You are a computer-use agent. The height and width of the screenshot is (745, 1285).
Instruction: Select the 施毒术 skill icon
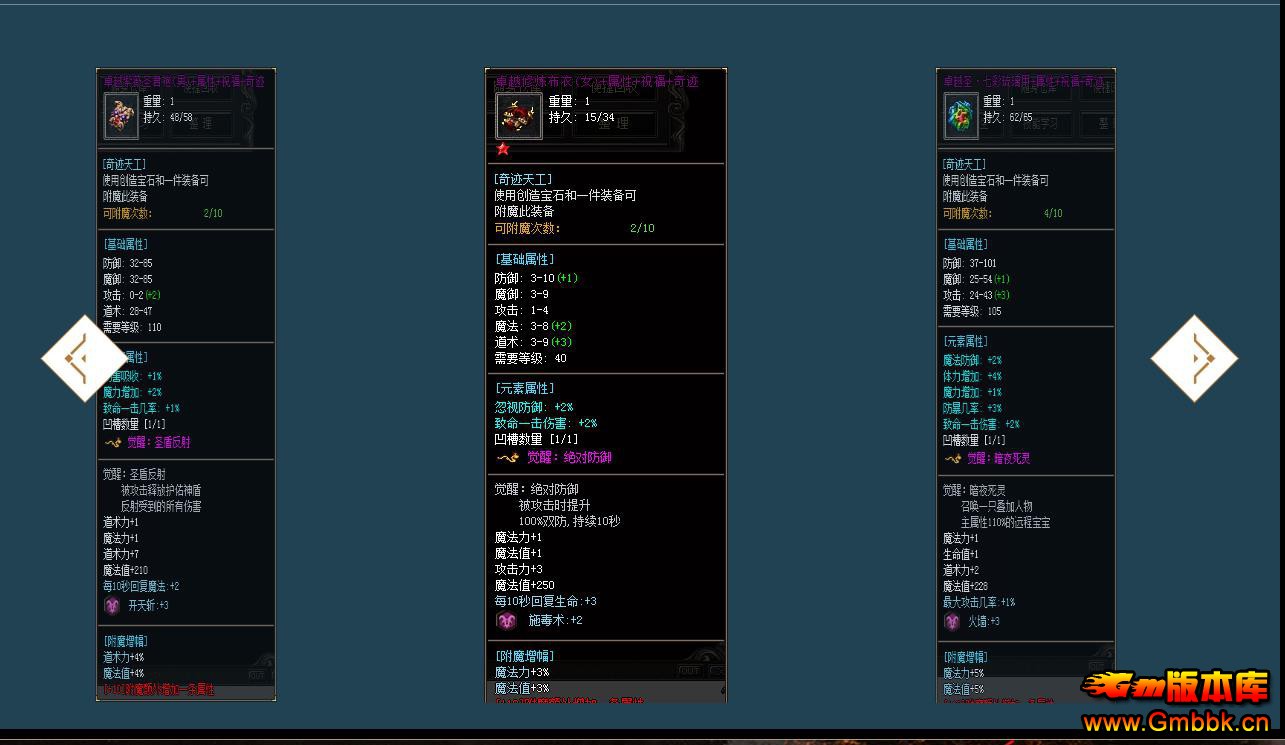coord(507,620)
